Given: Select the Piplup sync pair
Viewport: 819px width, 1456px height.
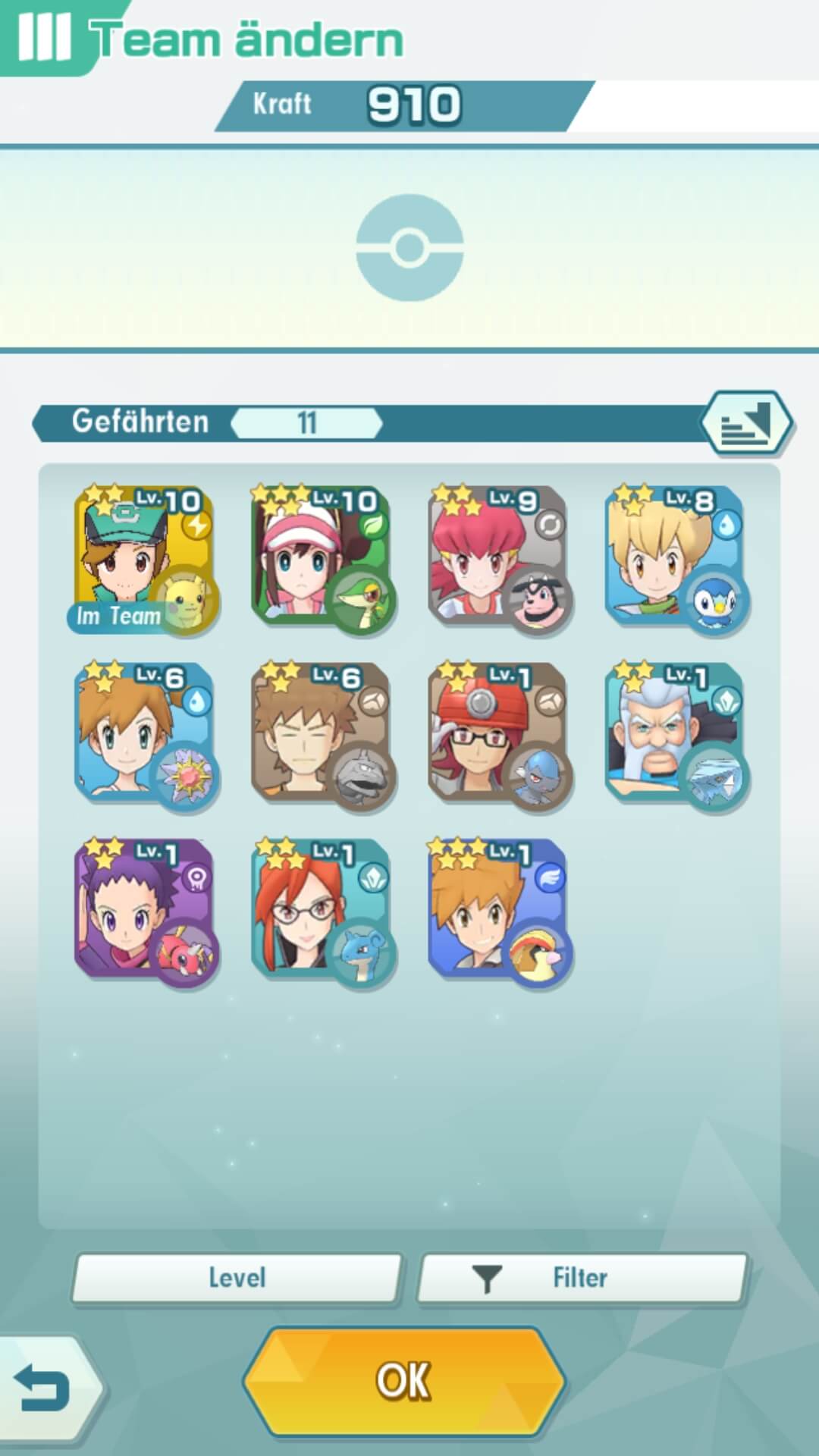Looking at the screenshot, I should (674, 558).
